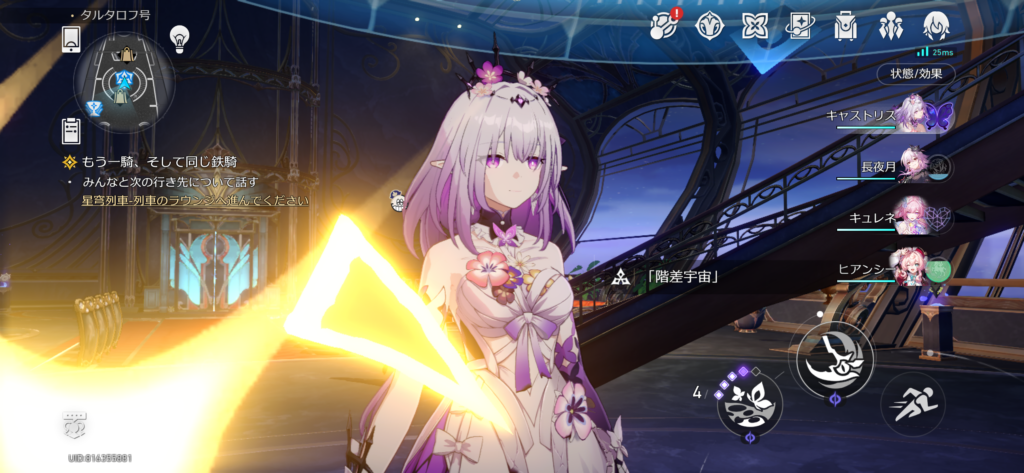1024x473 pixels.
Task: Open the character head icon
Action: 936,25
